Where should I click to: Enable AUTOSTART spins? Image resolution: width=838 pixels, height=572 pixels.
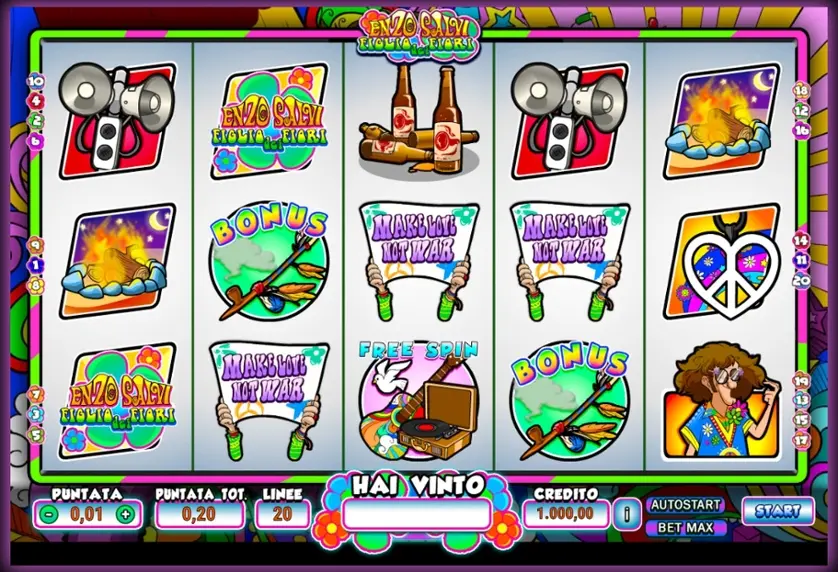[x=686, y=505]
